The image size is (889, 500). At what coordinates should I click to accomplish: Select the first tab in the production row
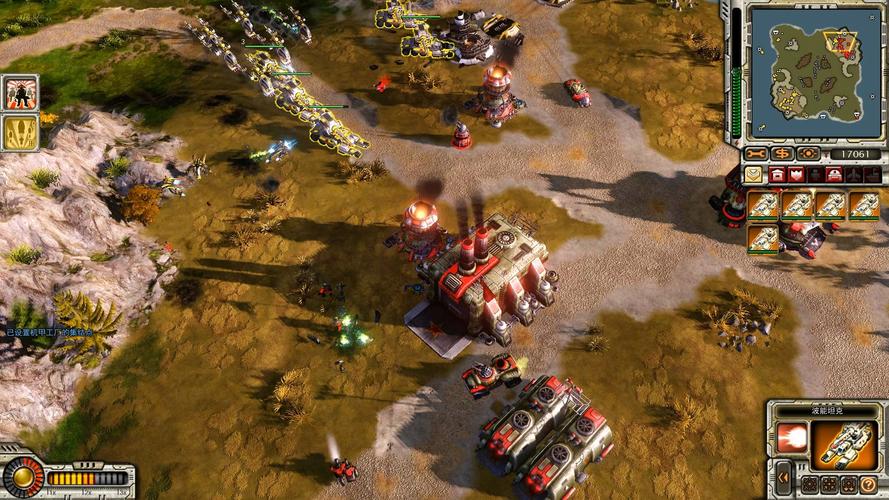tap(752, 175)
